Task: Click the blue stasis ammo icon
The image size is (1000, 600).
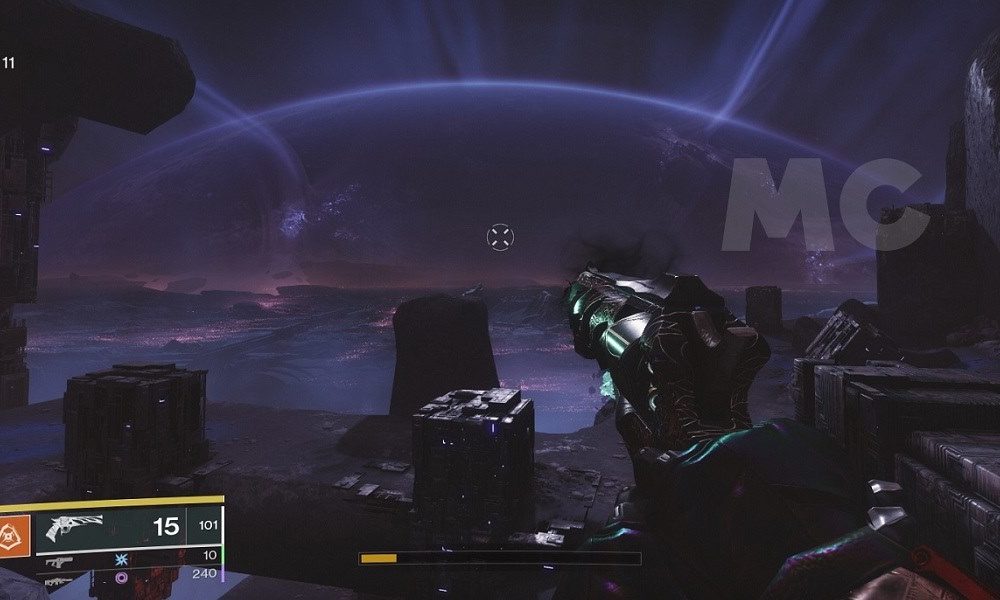Action: [x=123, y=561]
